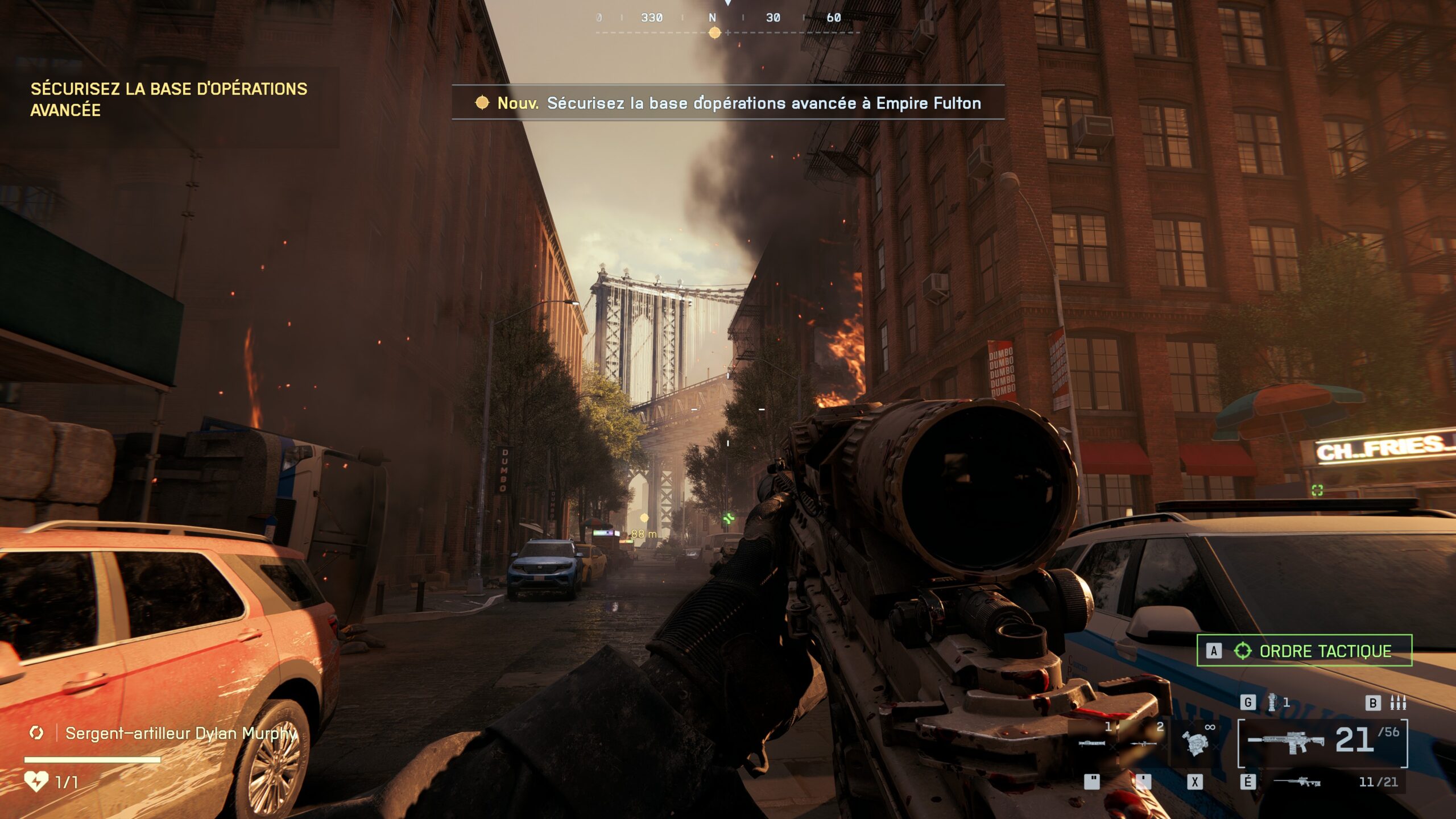
Task: Click the objective tracker text at top left
Action: pyautogui.click(x=169, y=99)
